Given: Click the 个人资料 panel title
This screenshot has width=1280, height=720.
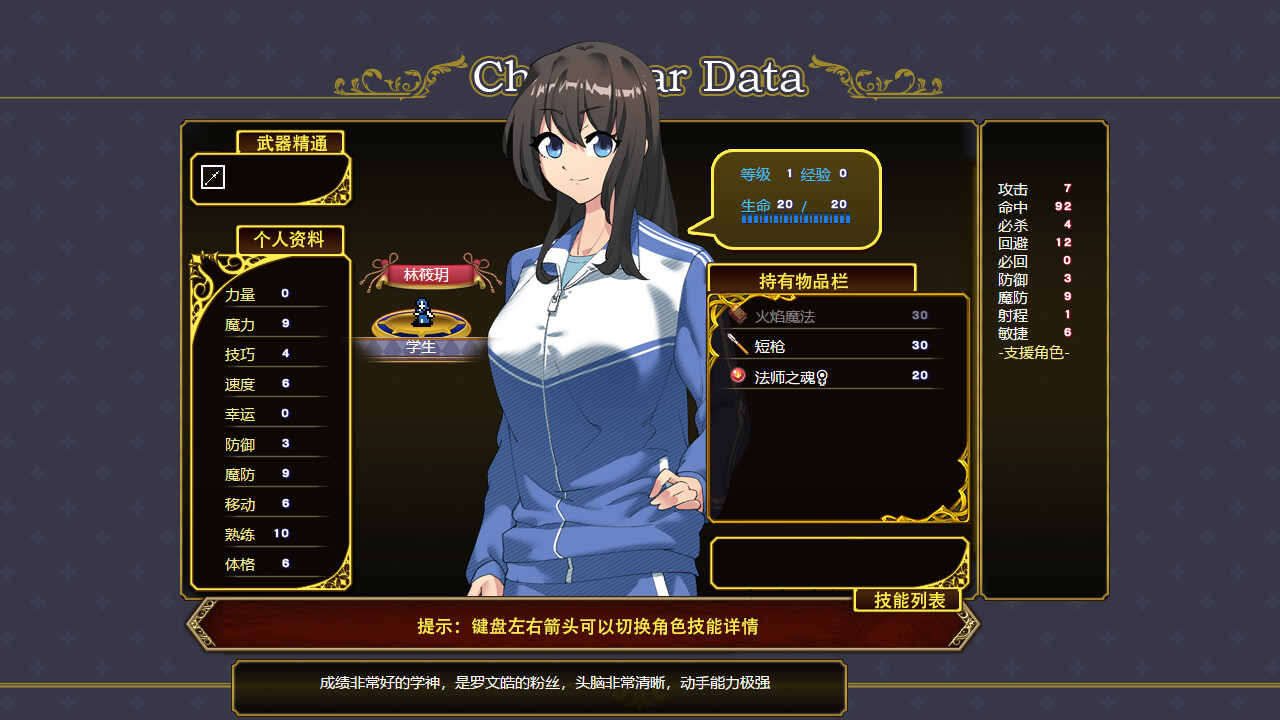Looking at the screenshot, I should click(289, 239).
